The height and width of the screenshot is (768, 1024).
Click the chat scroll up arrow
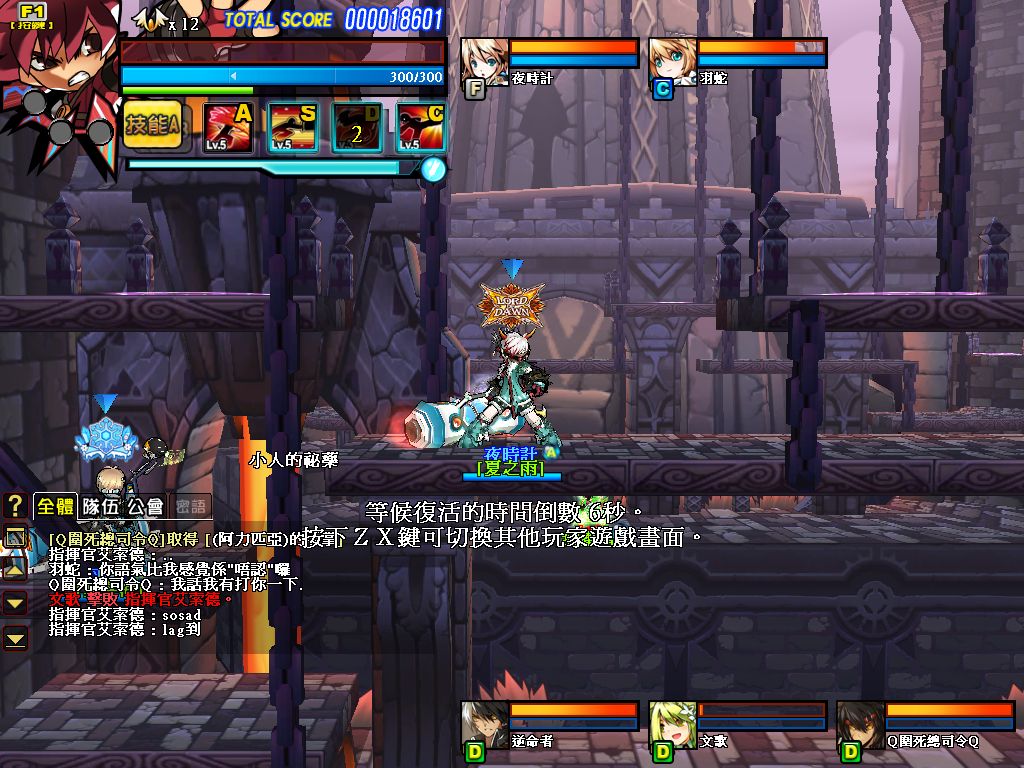coord(15,569)
